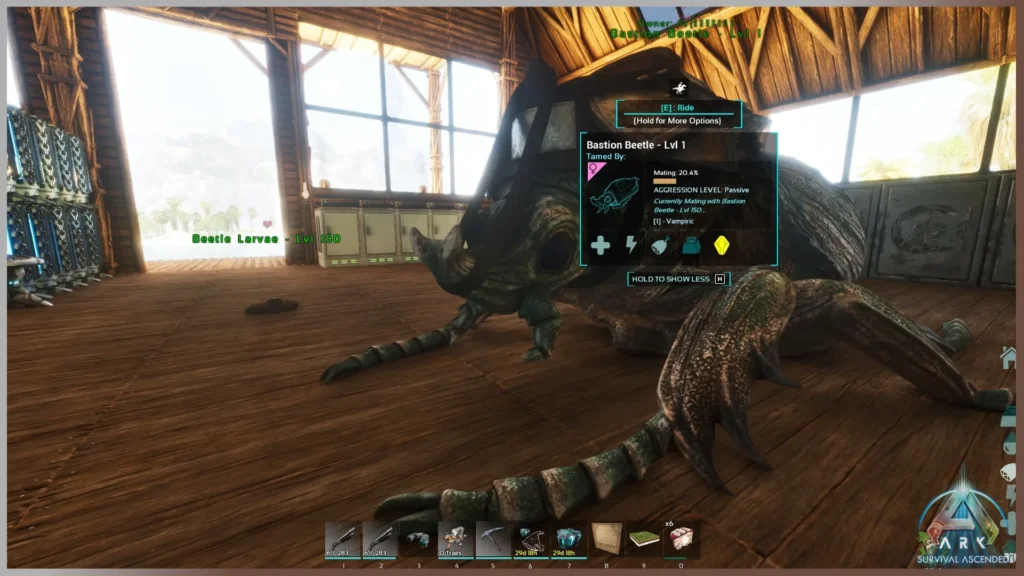Image resolution: width=1024 pixels, height=576 pixels.
Task: Click the meat food icon in beetle panel
Action: [x=660, y=245]
